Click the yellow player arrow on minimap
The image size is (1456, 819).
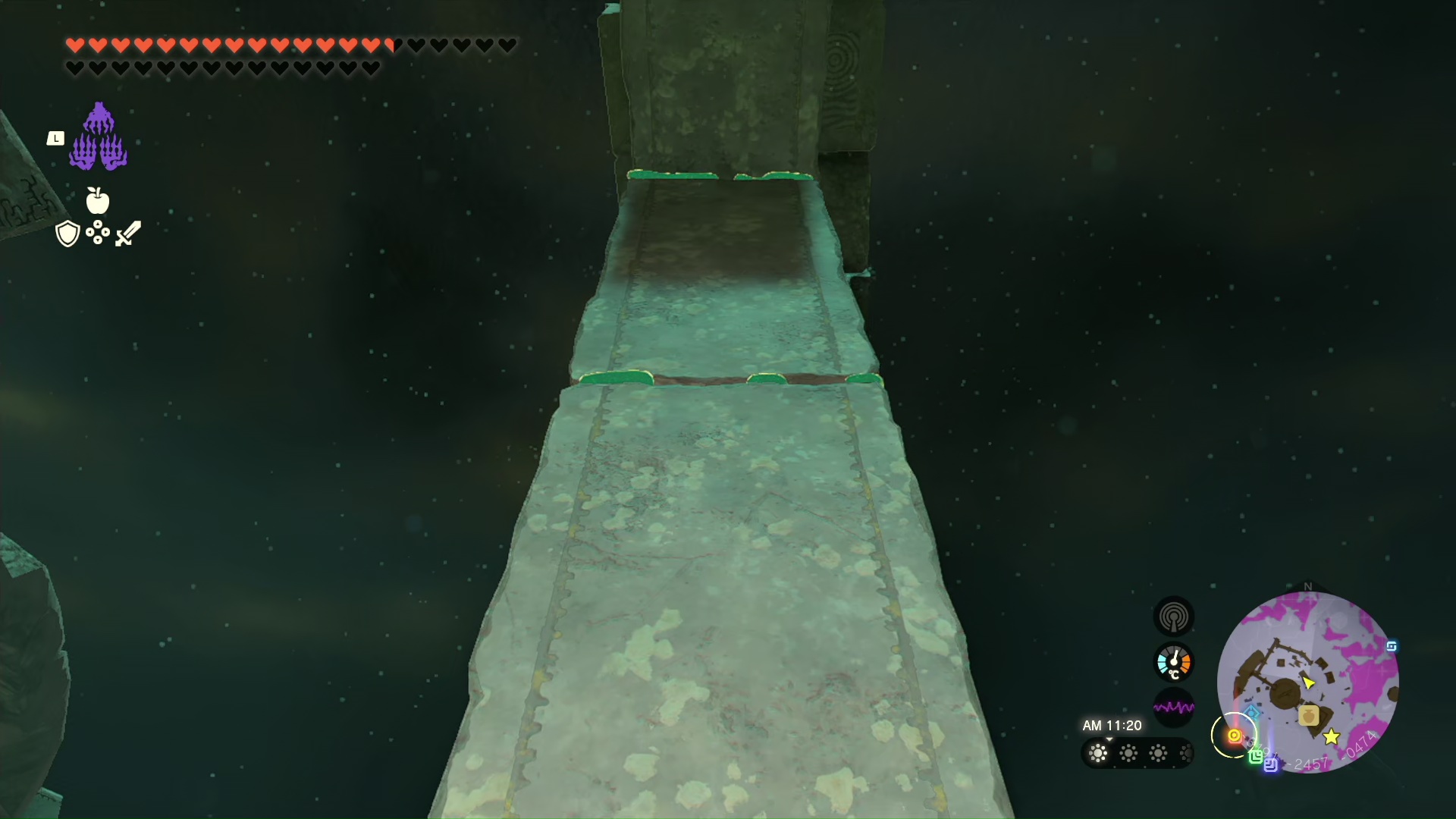tap(1308, 682)
